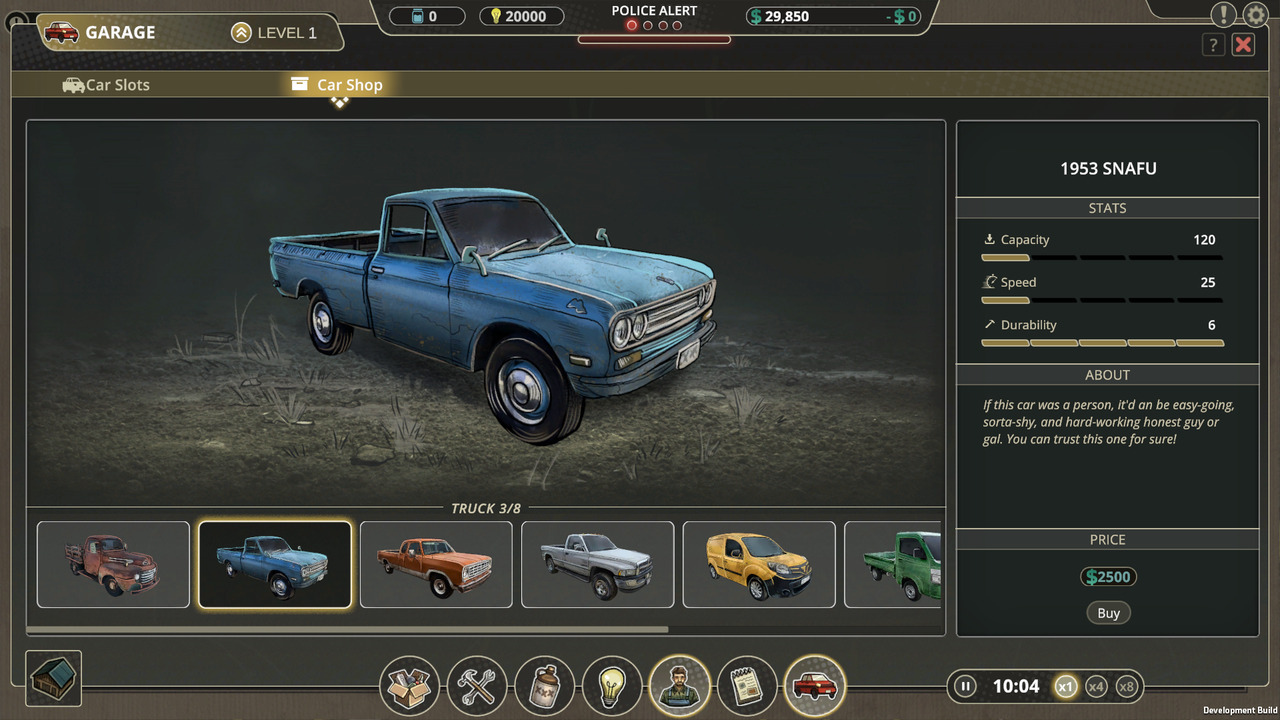Select the rusty red truck thumbnail
The image size is (1280, 720).
pyautogui.click(x=113, y=564)
